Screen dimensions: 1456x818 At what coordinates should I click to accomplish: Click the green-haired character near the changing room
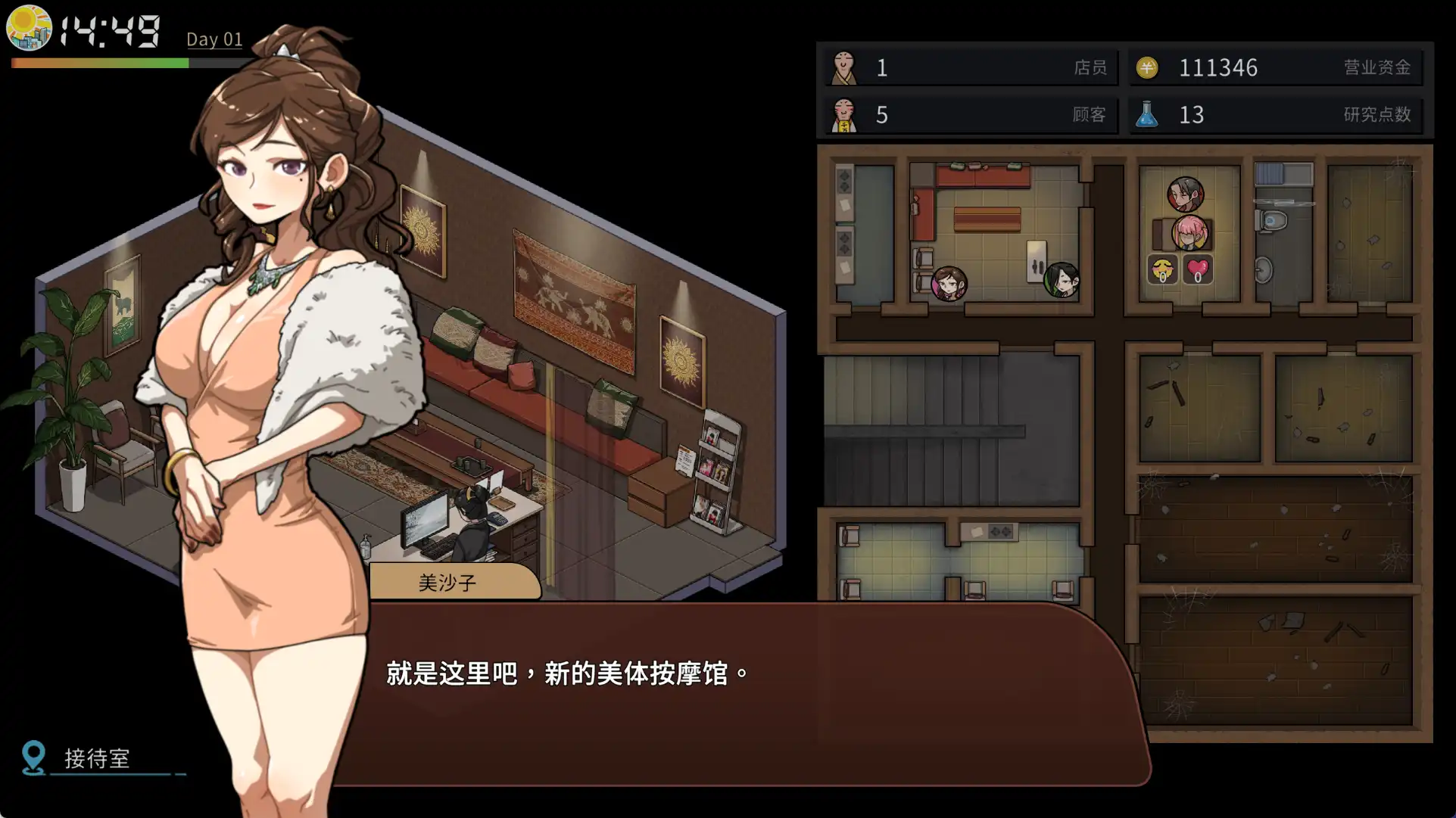(x=1063, y=279)
